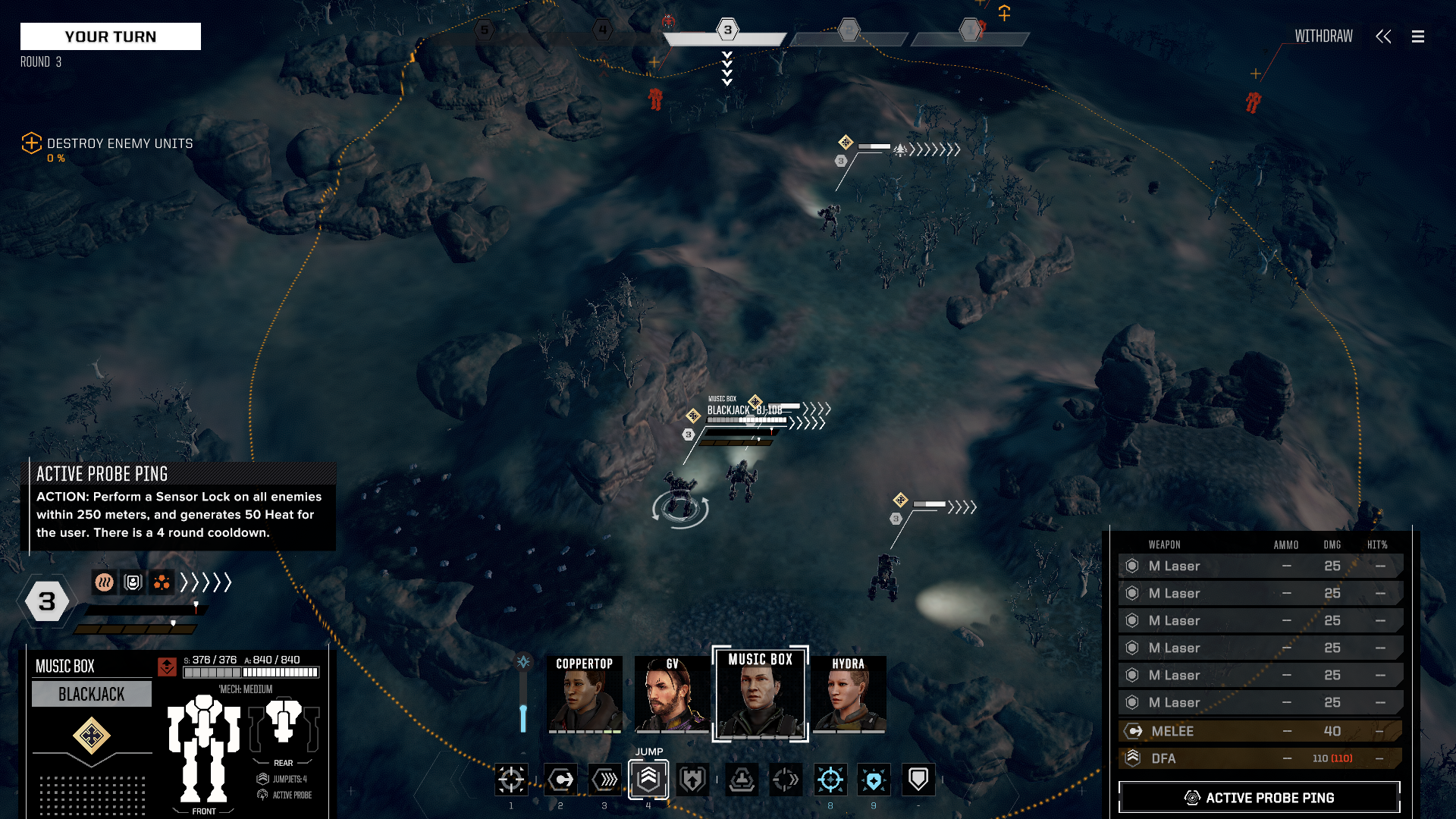1456x819 pixels.
Task: Choose the Brace shield action
Action: pos(918,779)
